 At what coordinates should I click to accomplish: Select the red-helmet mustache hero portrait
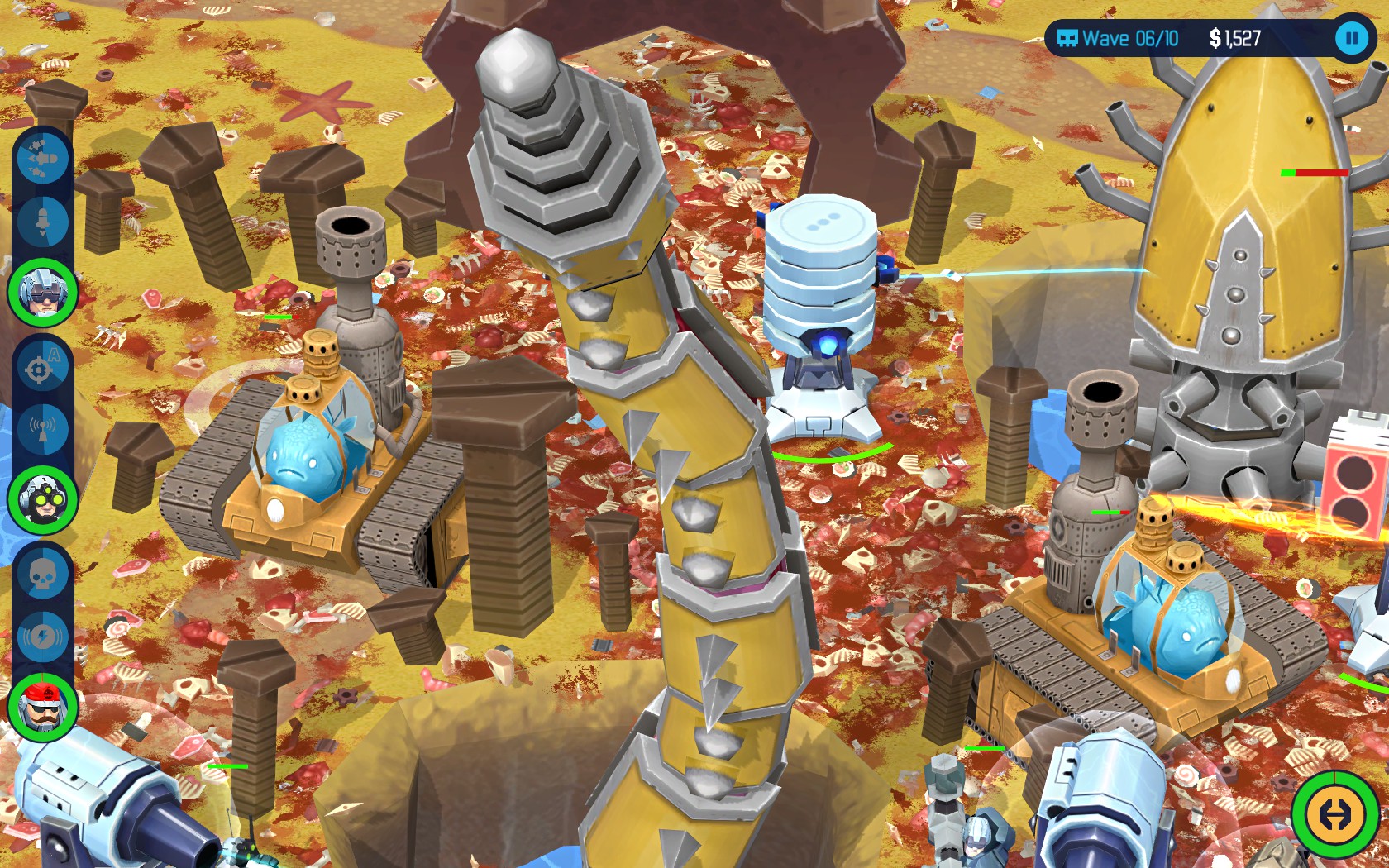[x=43, y=707]
